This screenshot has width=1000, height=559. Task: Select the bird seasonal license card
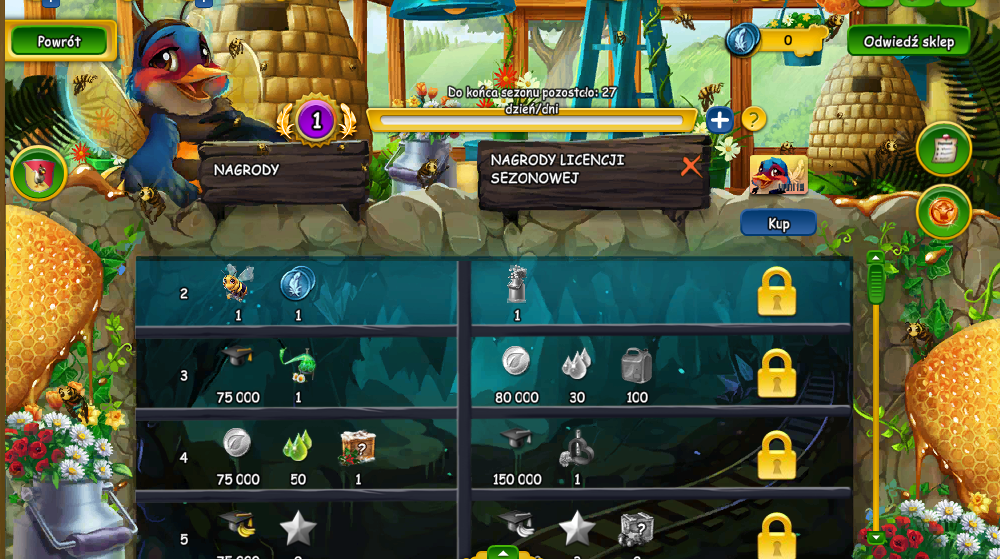click(x=778, y=174)
